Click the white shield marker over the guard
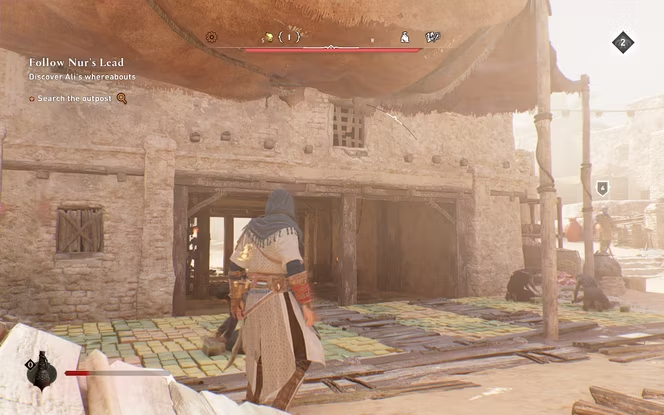The image size is (664, 415). pyautogui.click(x=602, y=188)
